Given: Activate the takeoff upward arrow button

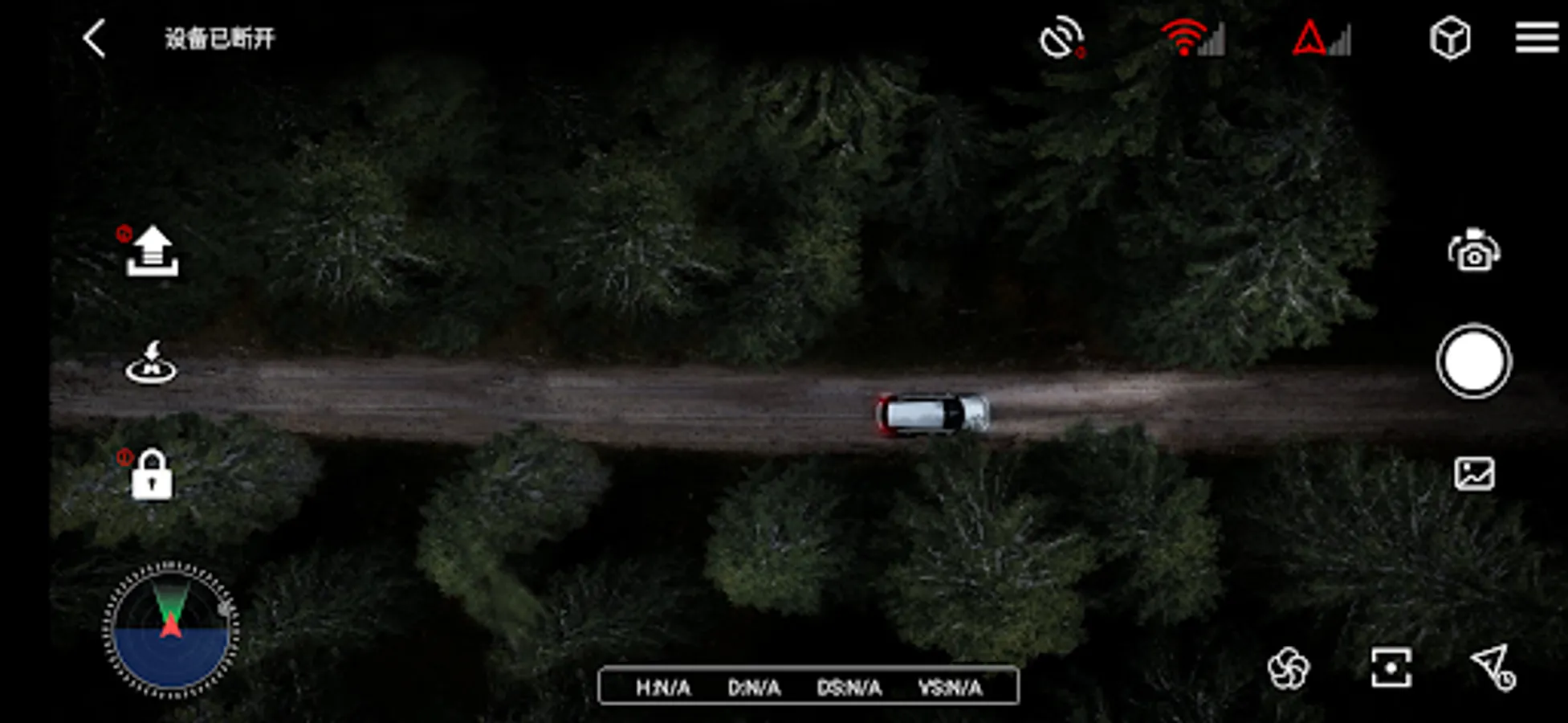Looking at the screenshot, I should (152, 252).
